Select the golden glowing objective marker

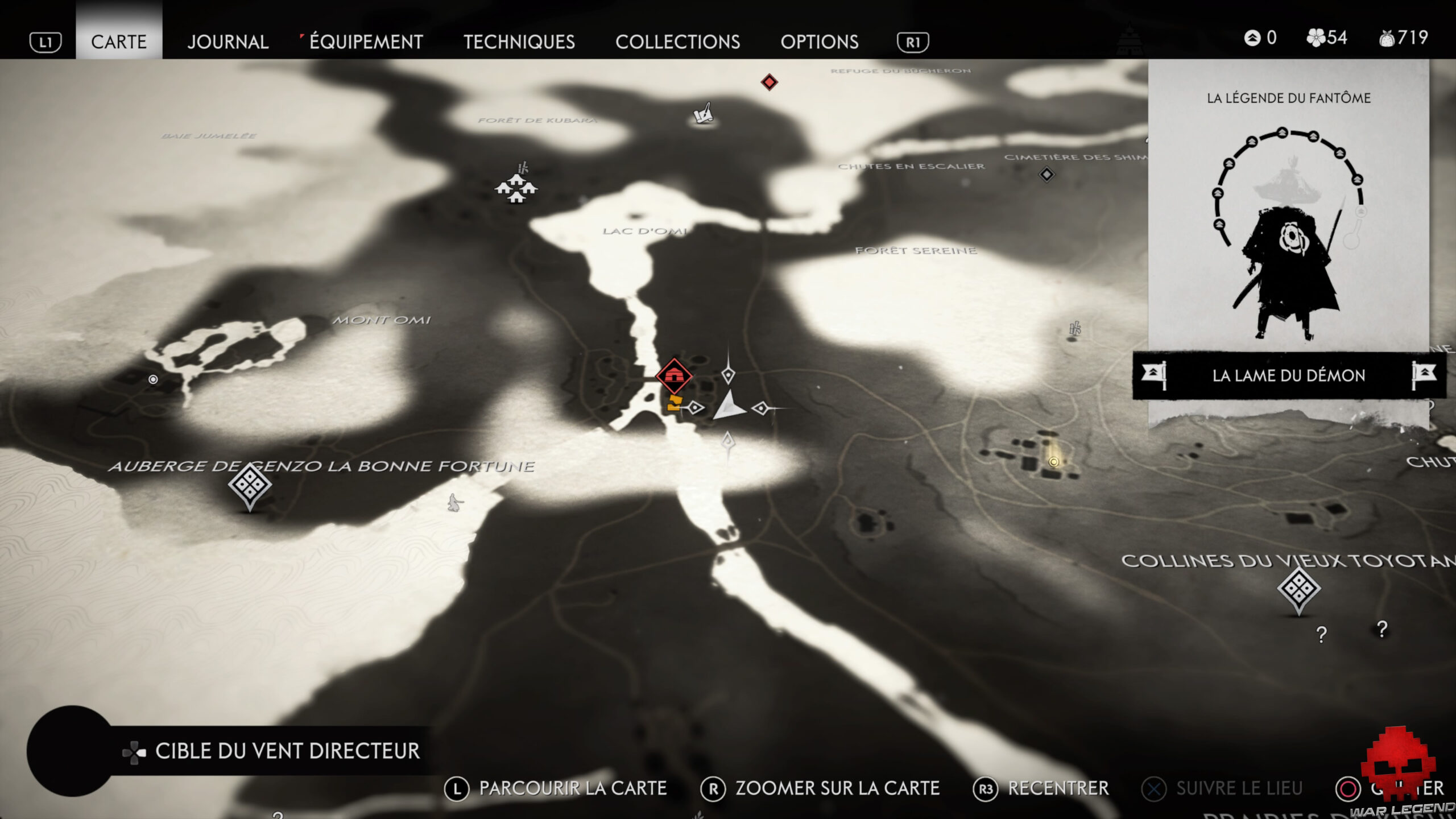[x=1053, y=462]
